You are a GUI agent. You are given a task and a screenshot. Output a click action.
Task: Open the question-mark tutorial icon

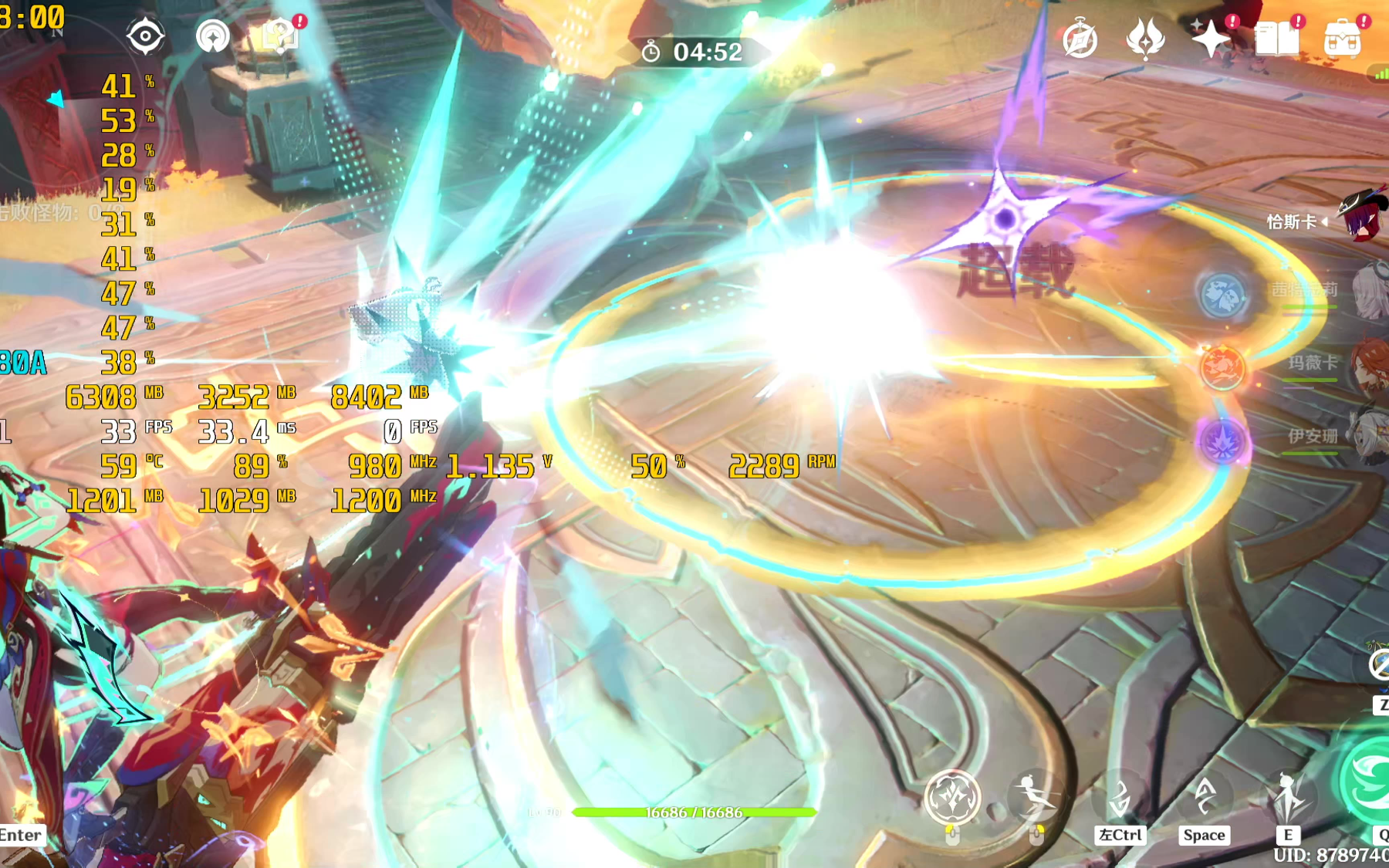tap(280, 35)
